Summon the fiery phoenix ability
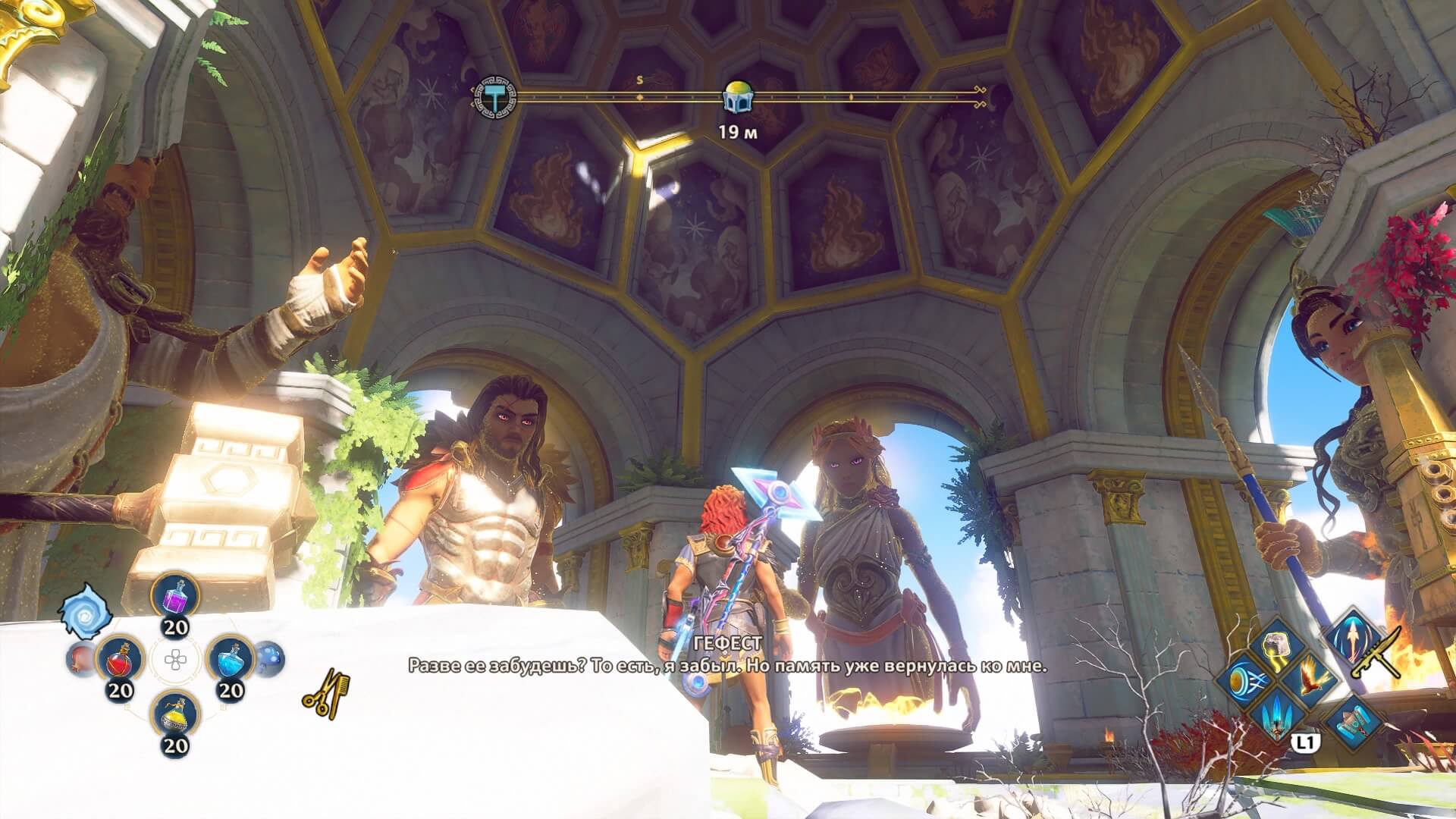This screenshot has width=1456, height=819. click(1310, 677)
